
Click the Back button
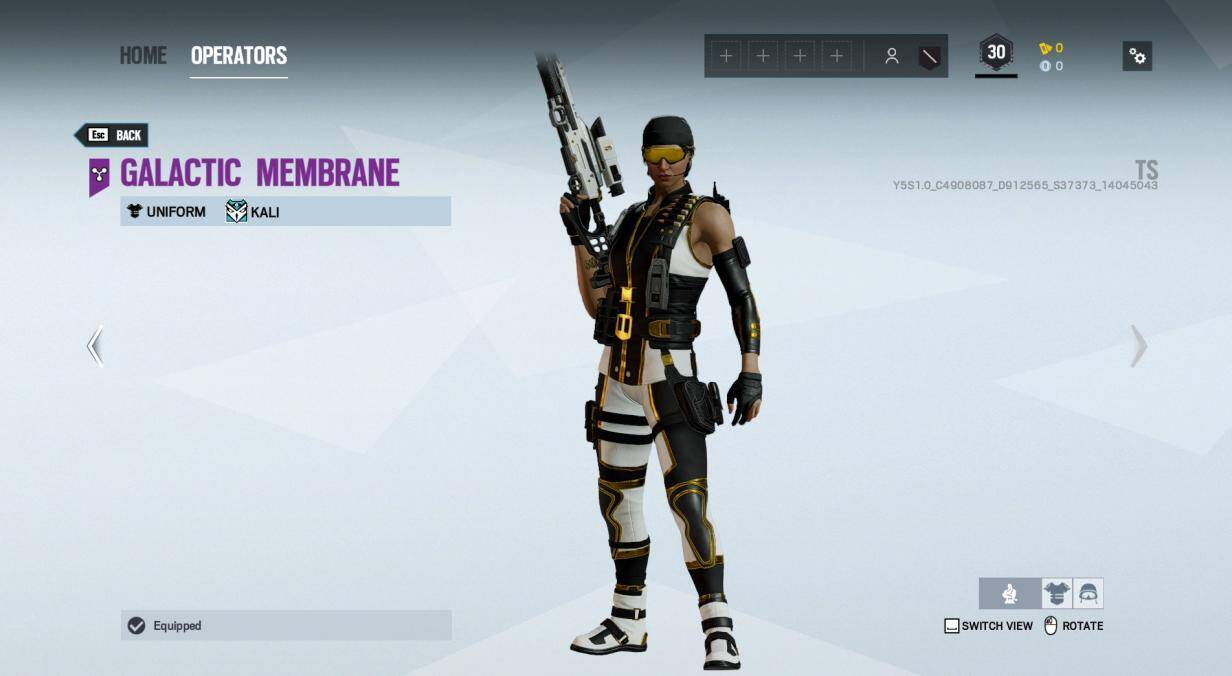pos(112,135)
